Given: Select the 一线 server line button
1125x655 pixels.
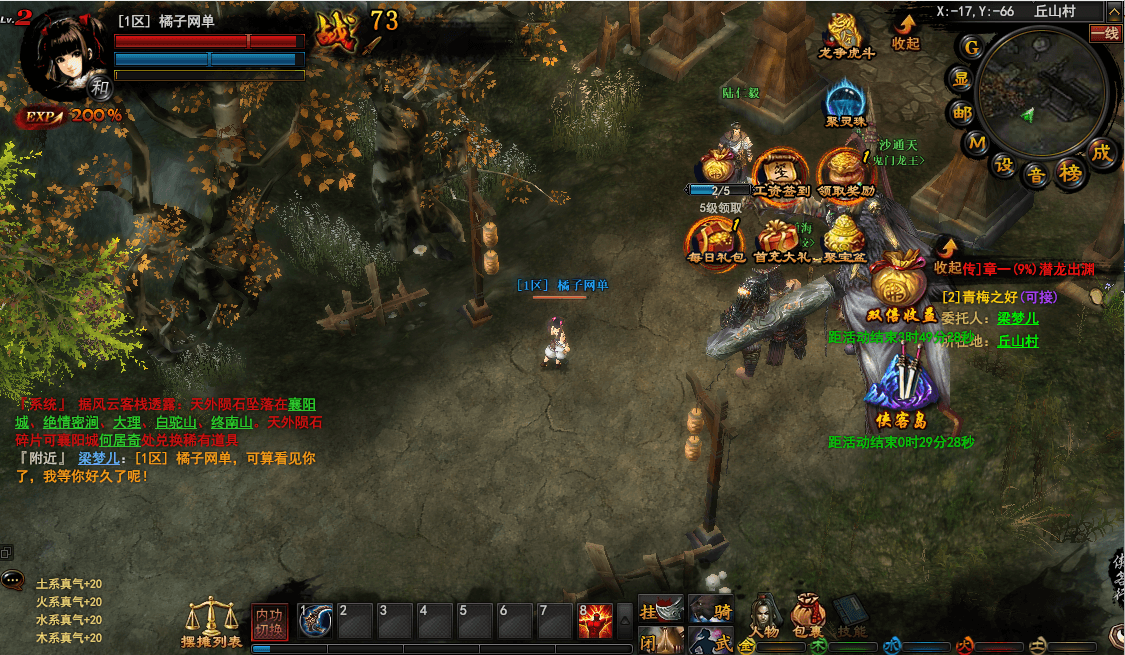Looking at the screenshot, I should click(1106, 33).
